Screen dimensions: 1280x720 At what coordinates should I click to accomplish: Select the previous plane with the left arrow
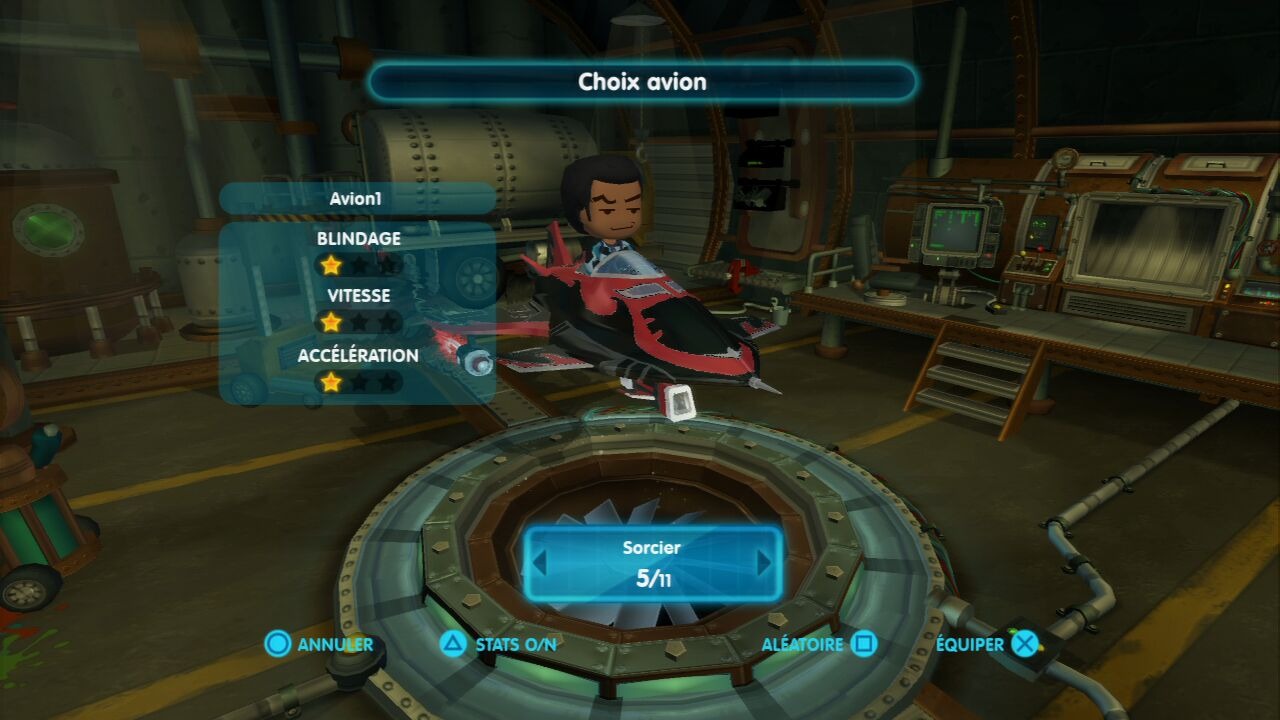tap(540, 563)
